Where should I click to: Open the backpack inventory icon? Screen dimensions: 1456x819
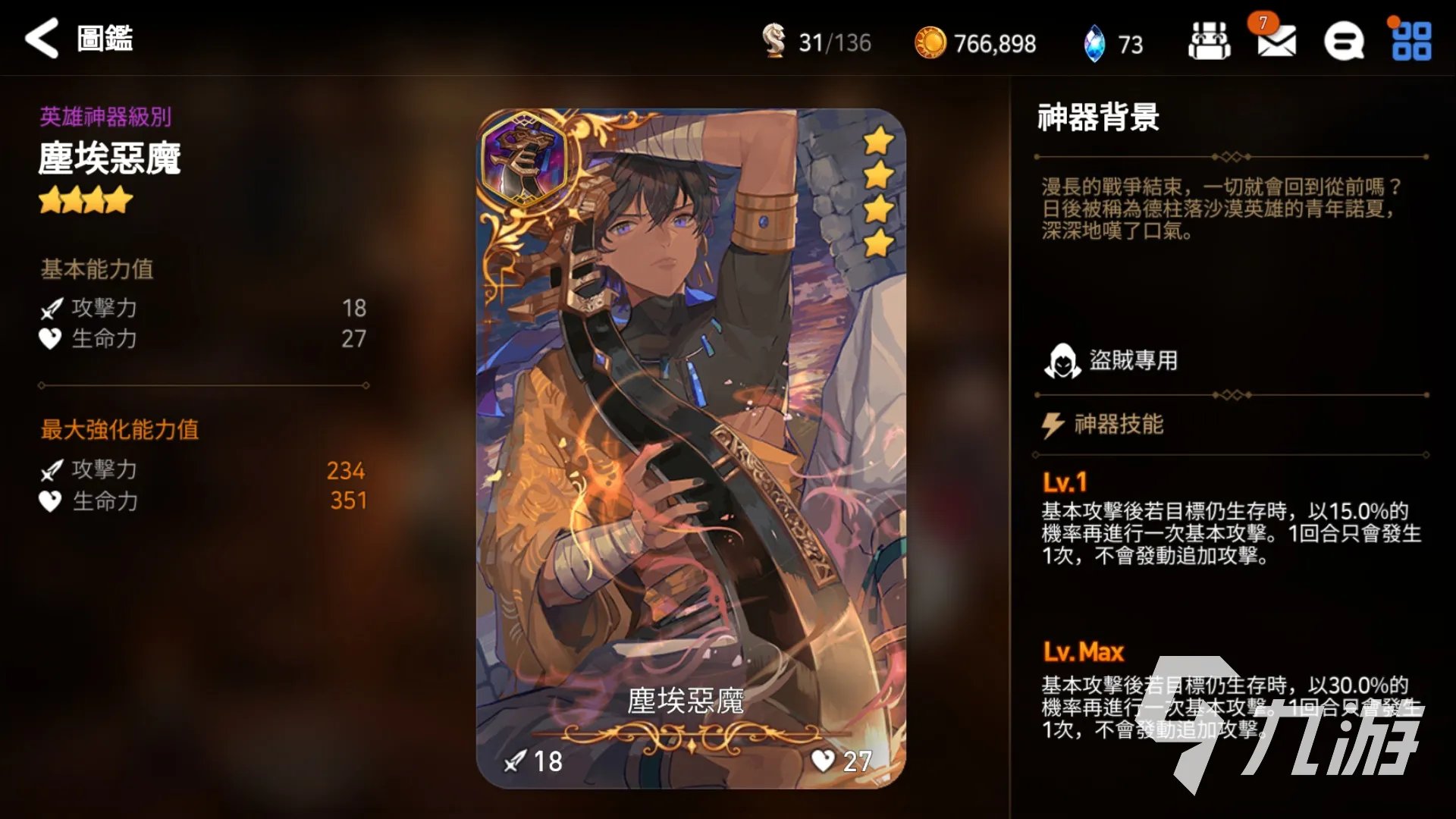click(x=1209, y=43)
